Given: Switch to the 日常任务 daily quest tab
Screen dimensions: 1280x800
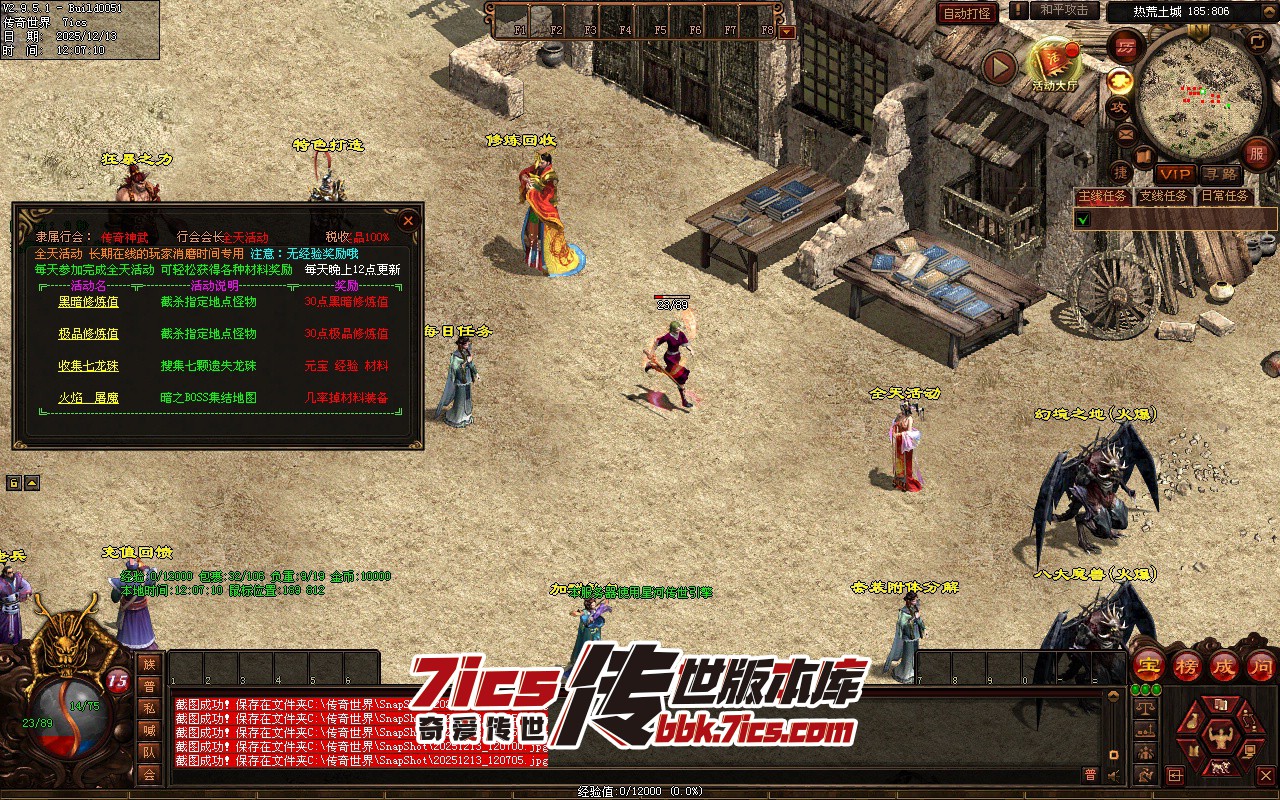Looking at the screenshot, I should click(1225, 197).
